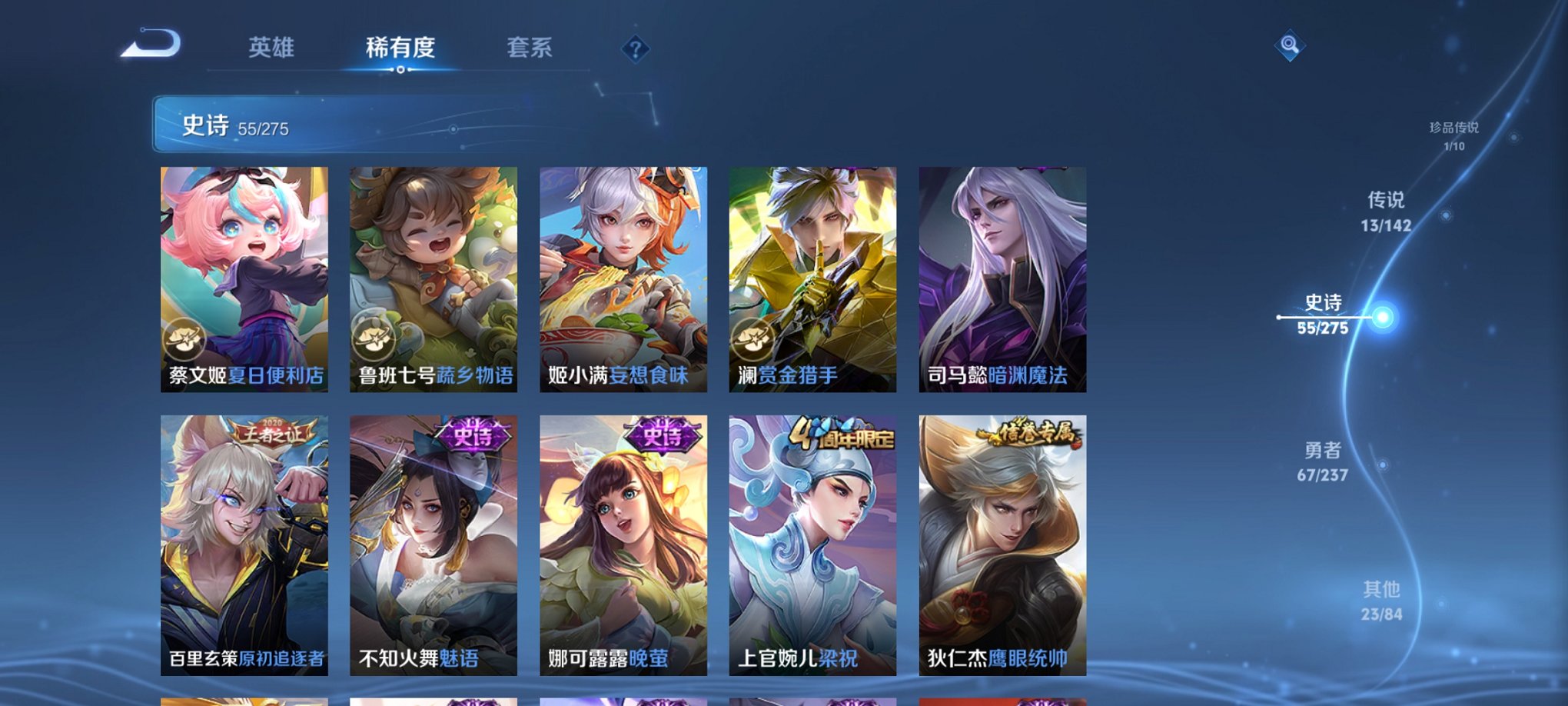
Task: Switch to the 英雄 tab
Action: coord(271,48)
